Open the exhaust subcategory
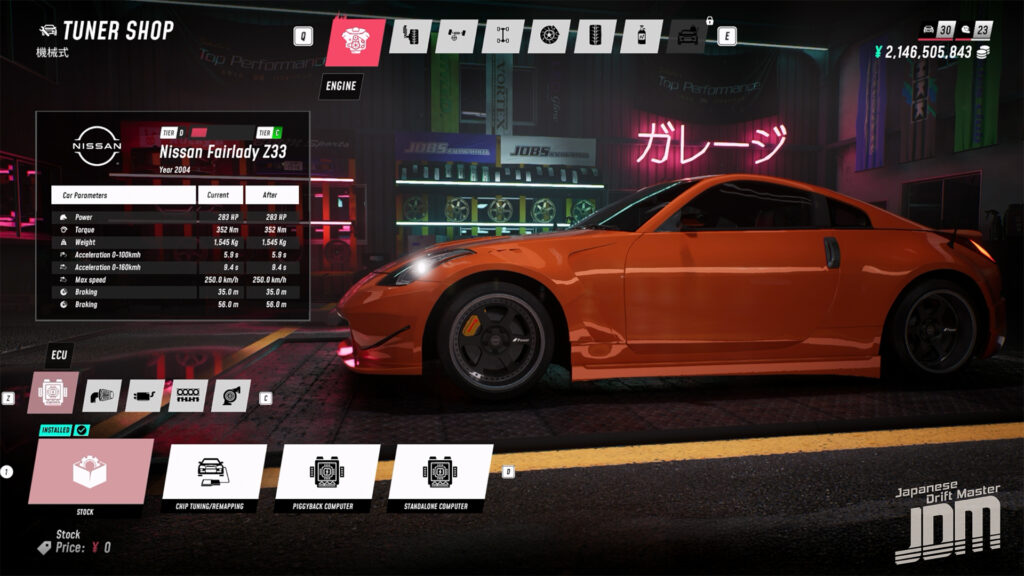 145,396
